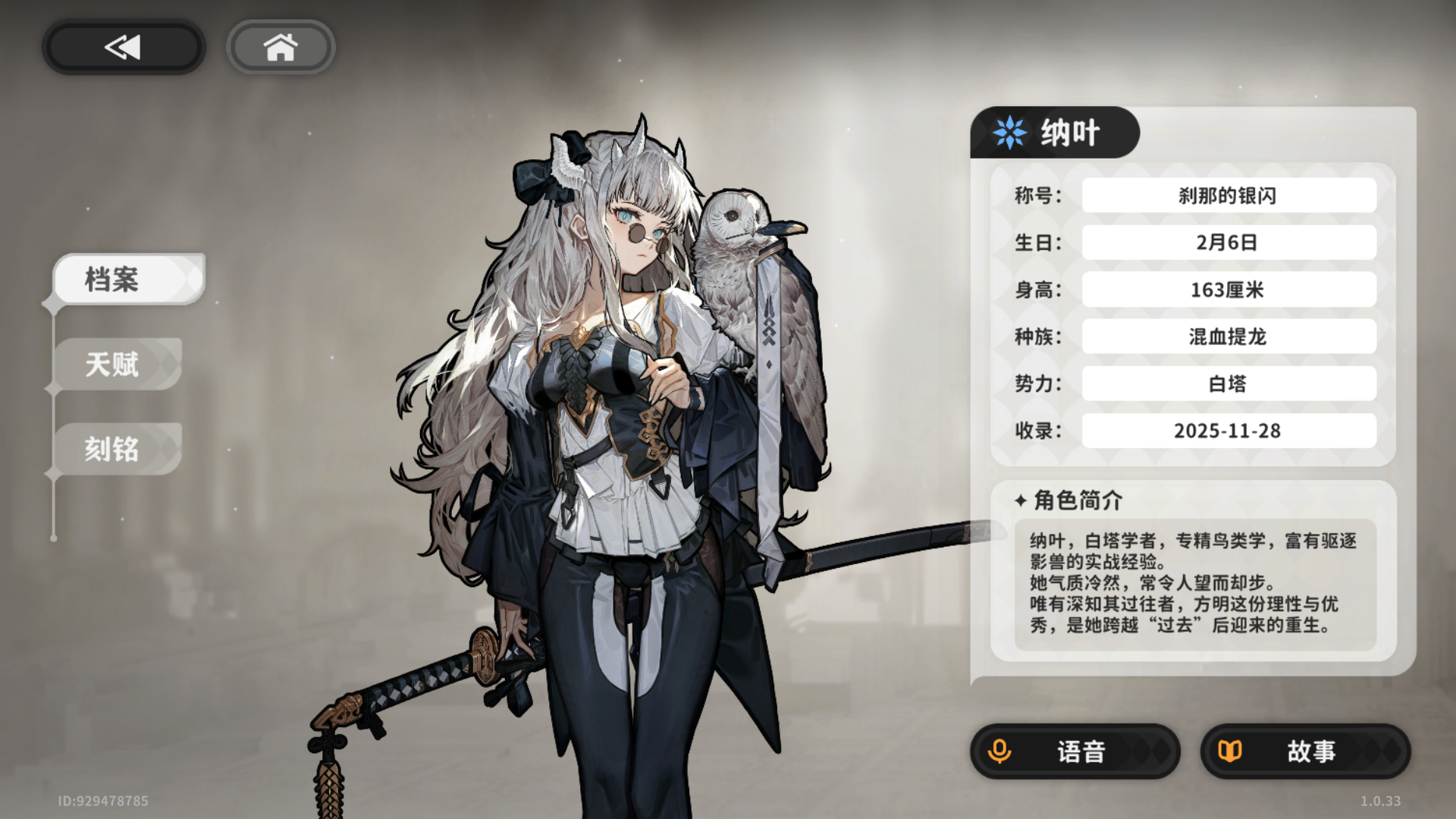Click the character name badge 纳叶
This screenshot has height=819, width=1456.
[x=1069, y=132]
